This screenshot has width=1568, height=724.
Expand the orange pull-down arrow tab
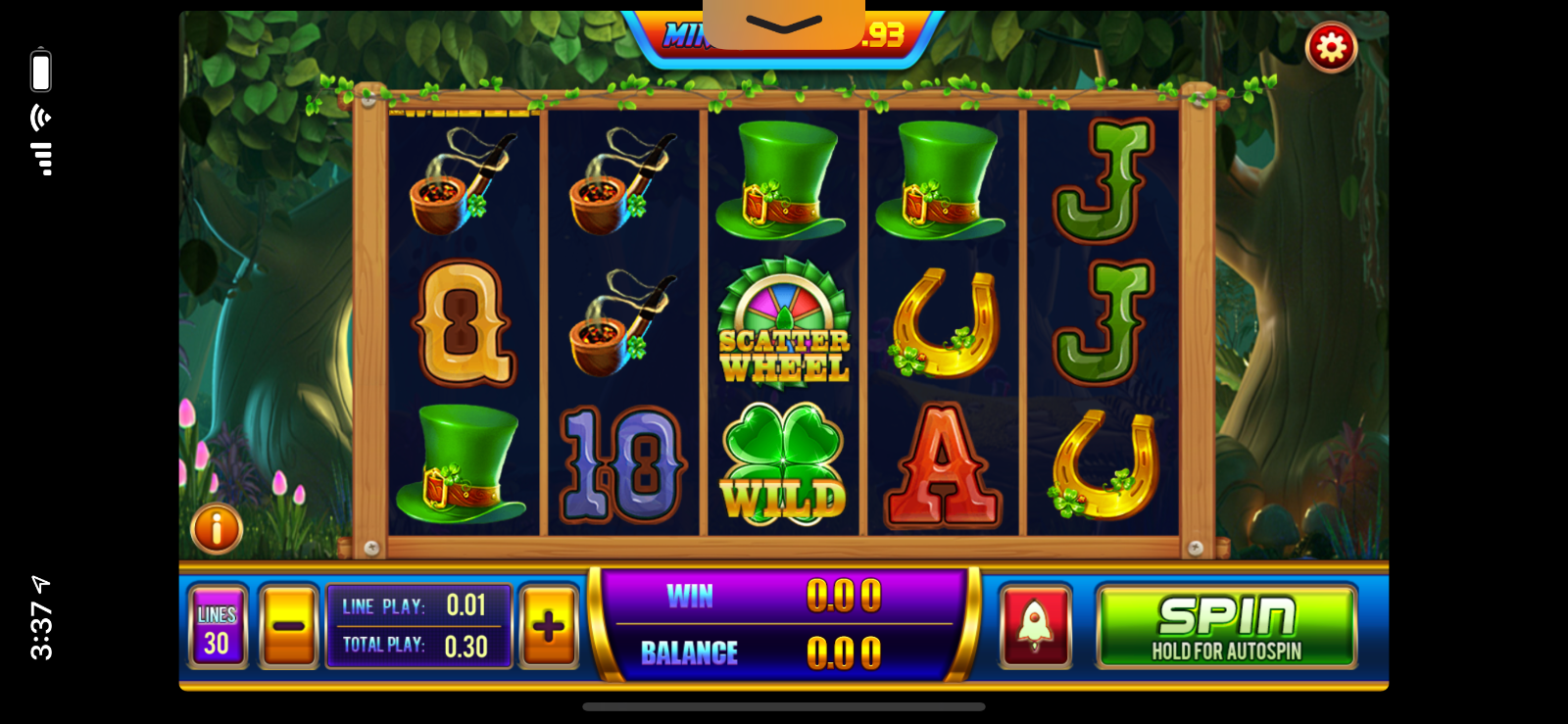pyautogui.click(x=784, y=24)
